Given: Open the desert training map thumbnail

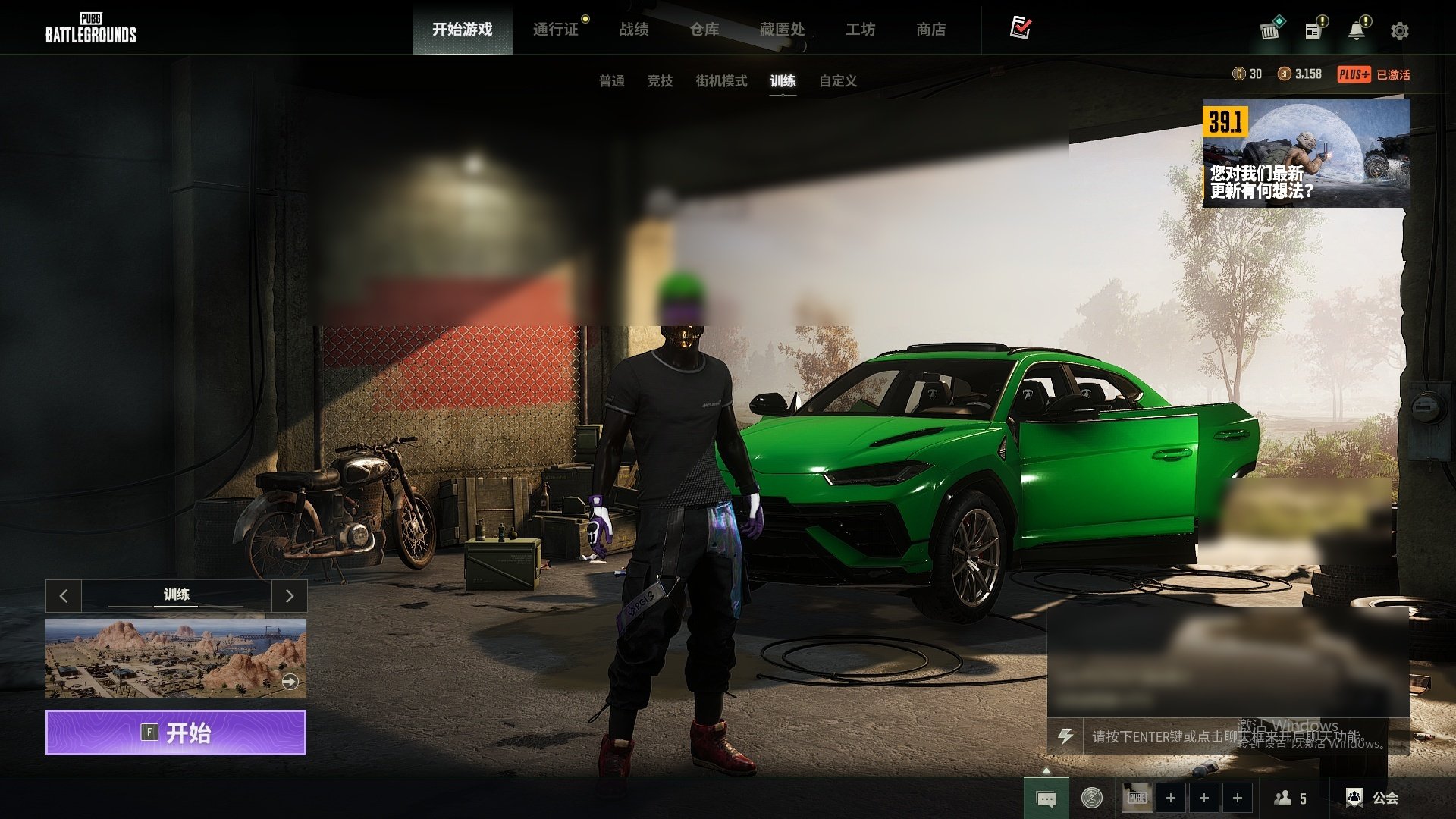Looking at the screenshot, I should coord(176,657).
